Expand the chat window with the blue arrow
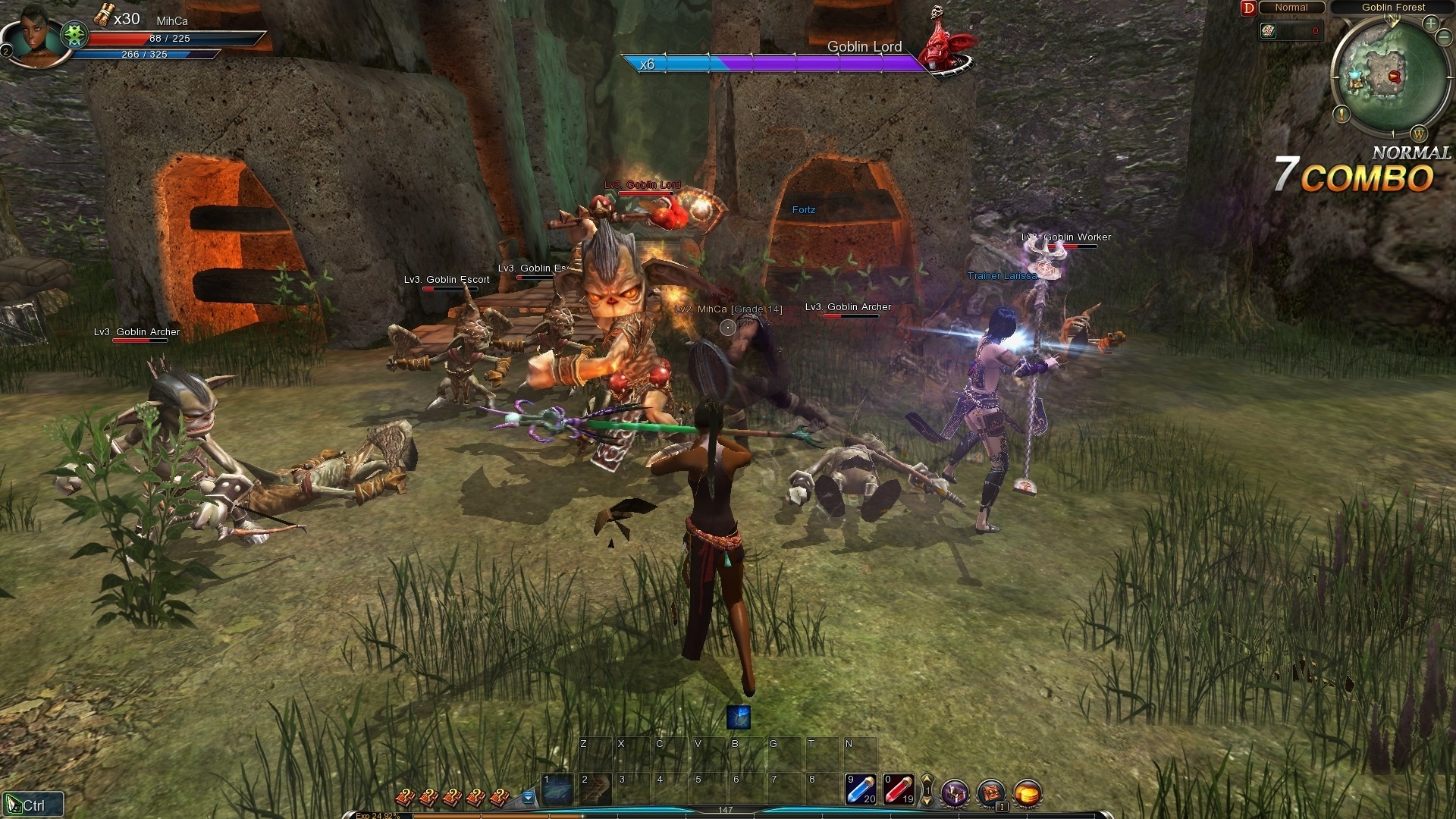 (526, 796)
